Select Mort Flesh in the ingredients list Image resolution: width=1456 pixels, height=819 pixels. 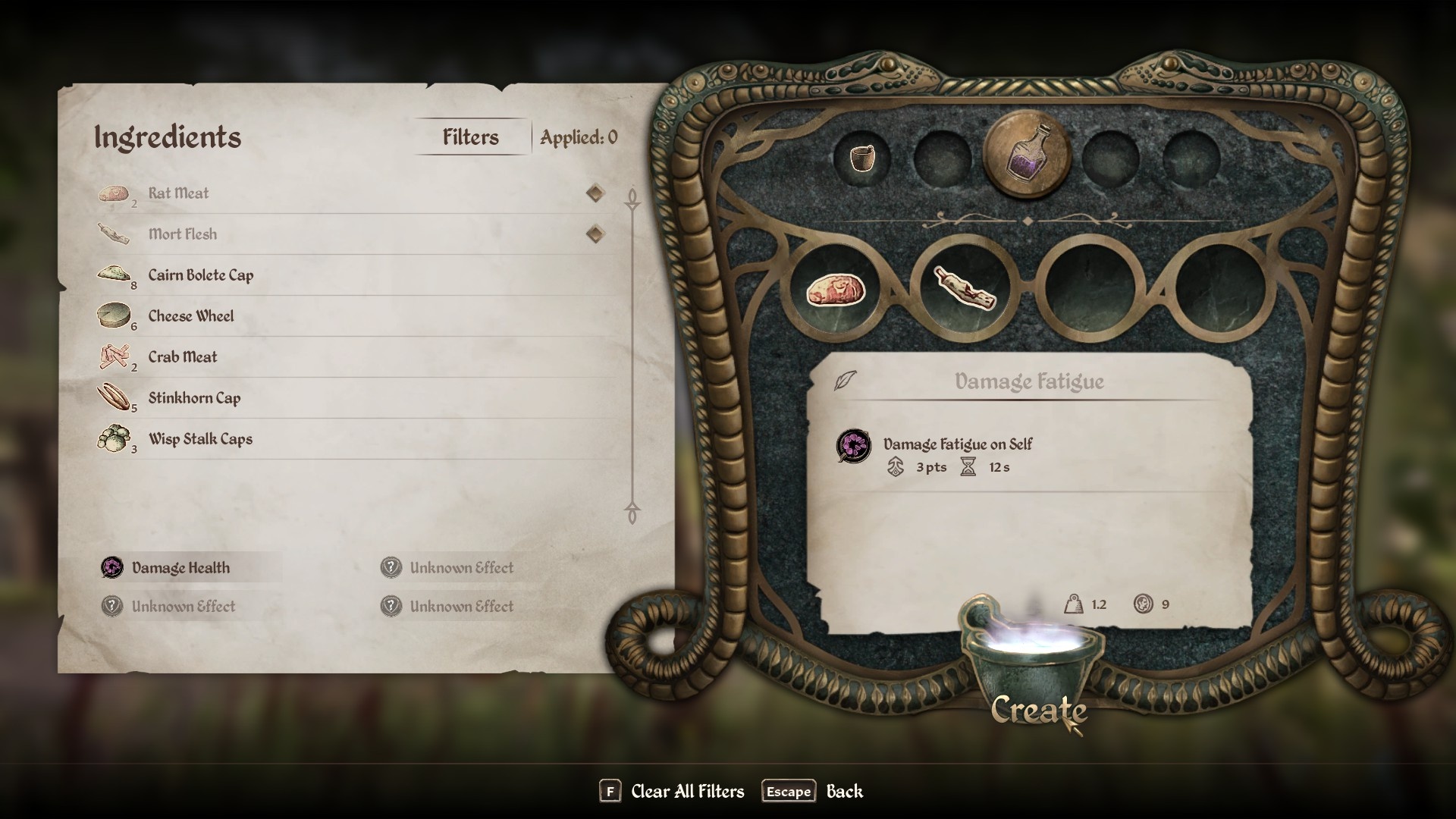183,234
